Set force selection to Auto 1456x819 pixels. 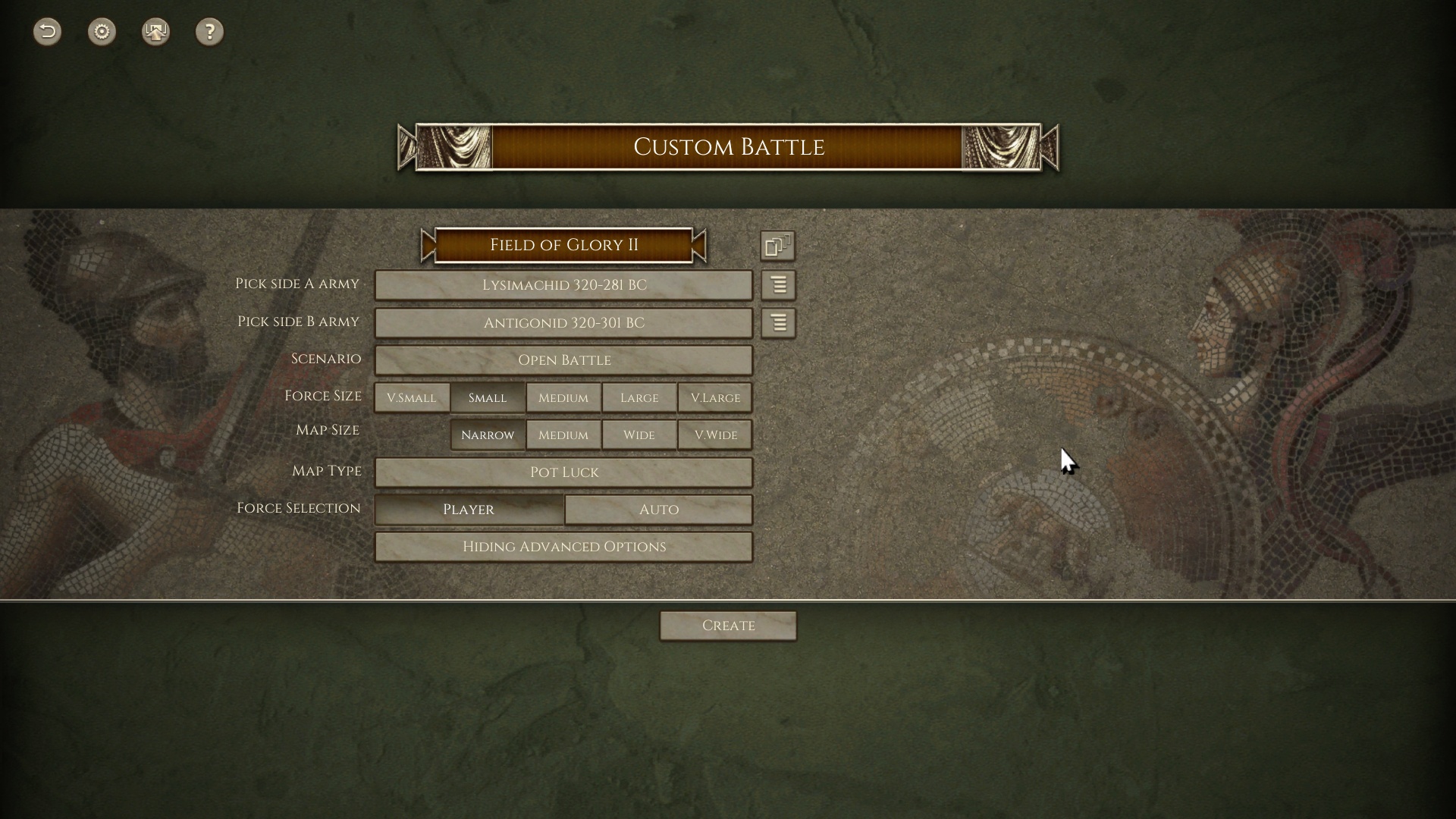coord(658,510)
